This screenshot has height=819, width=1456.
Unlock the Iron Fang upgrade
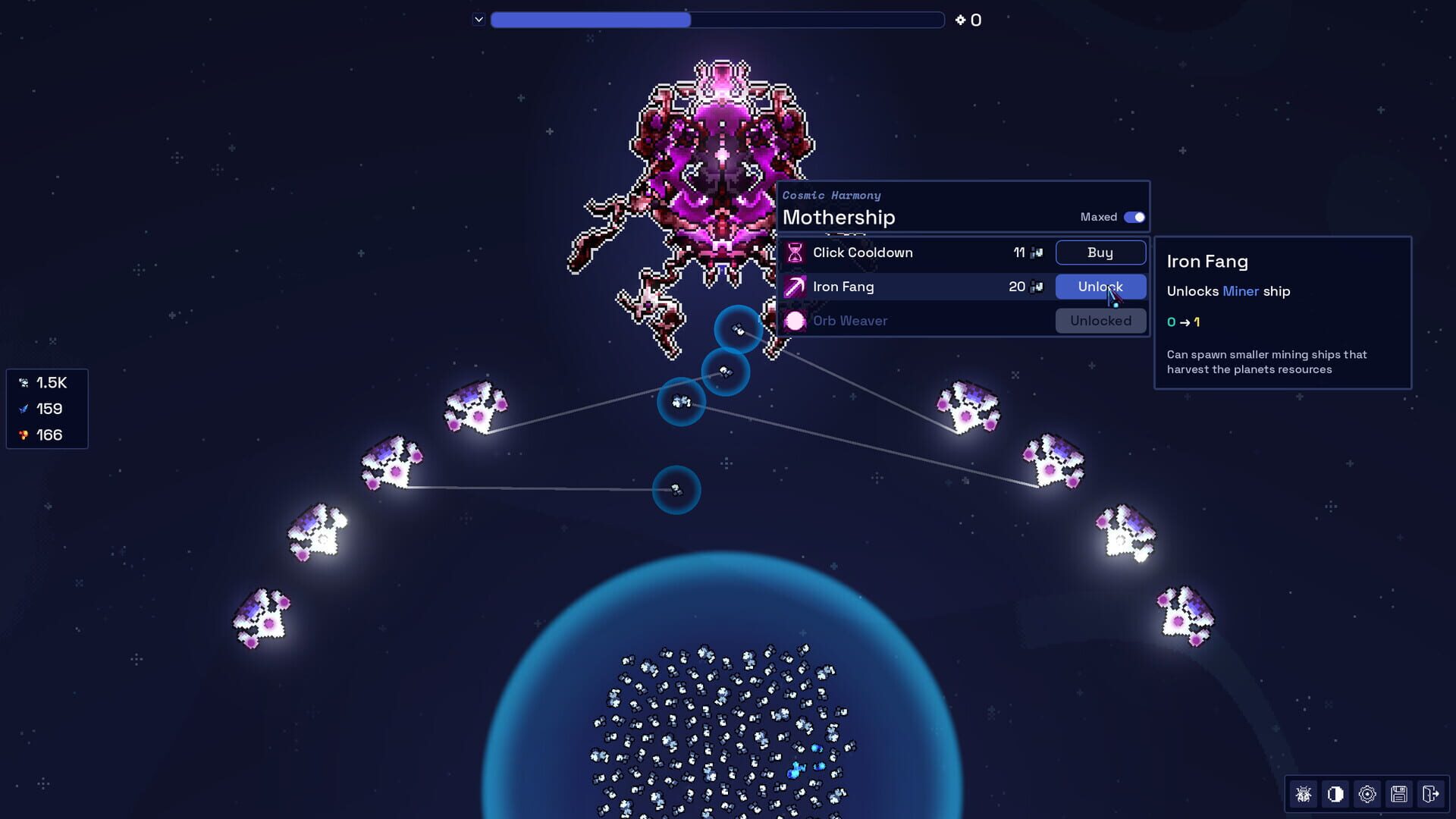click(x=1100, y=287)
